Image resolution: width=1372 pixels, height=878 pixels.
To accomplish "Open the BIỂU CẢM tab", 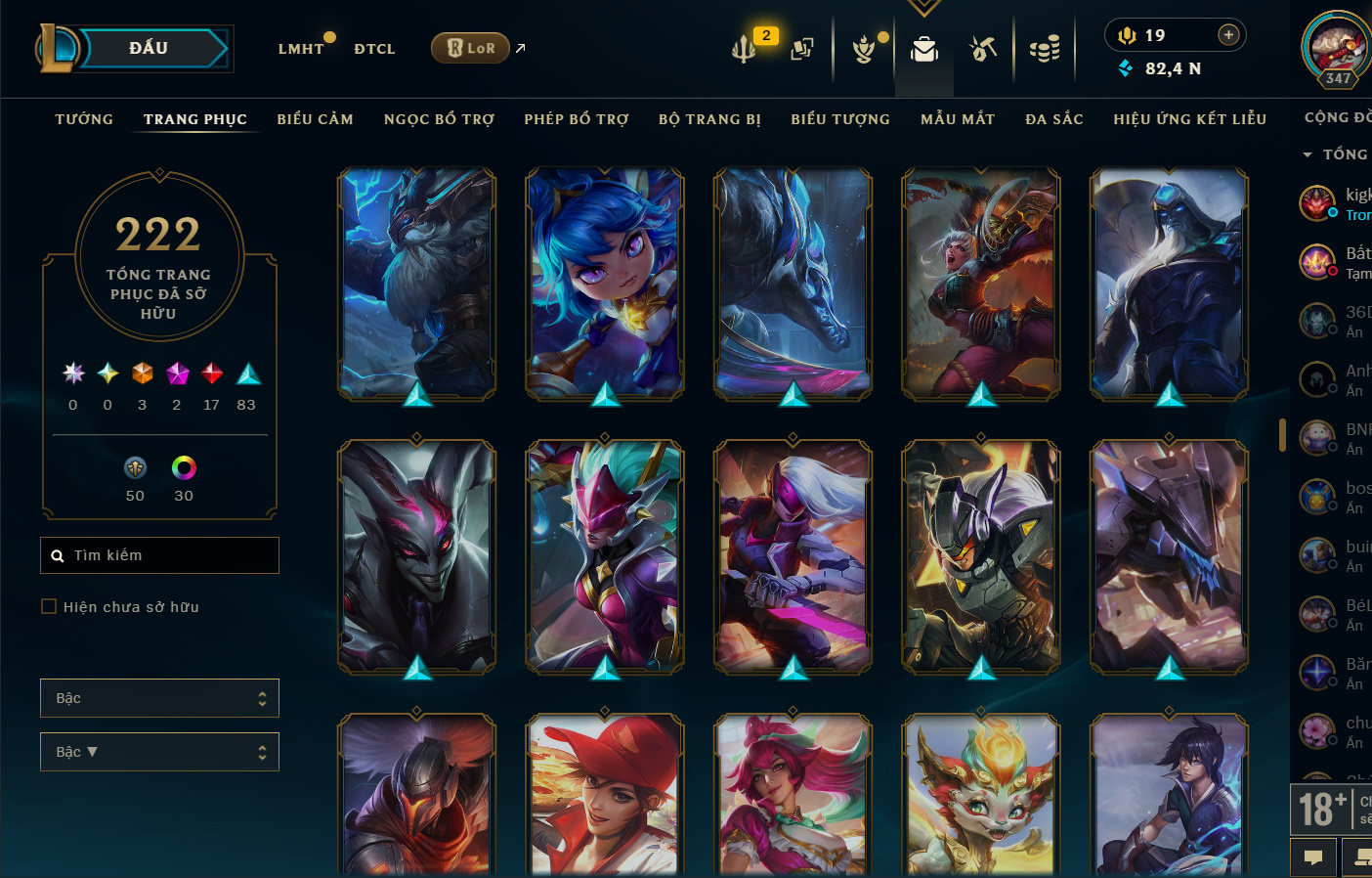I will [x=315, y=119].
